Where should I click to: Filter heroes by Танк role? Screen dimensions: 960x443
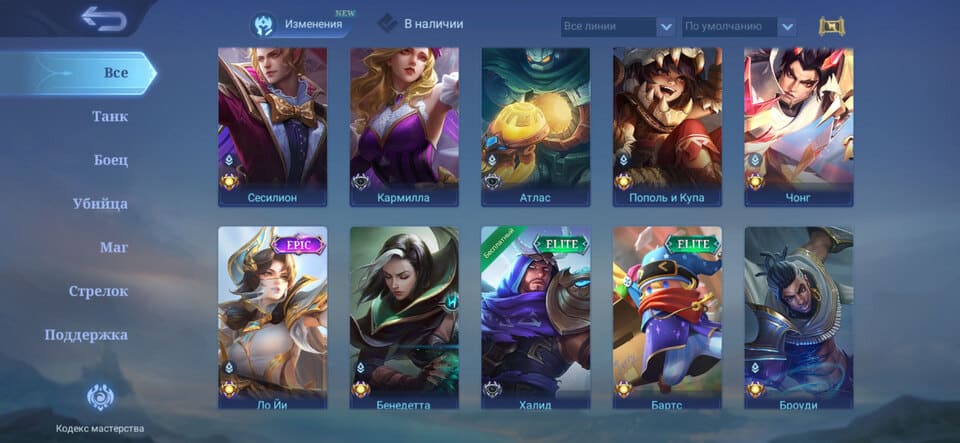(110, 117)
